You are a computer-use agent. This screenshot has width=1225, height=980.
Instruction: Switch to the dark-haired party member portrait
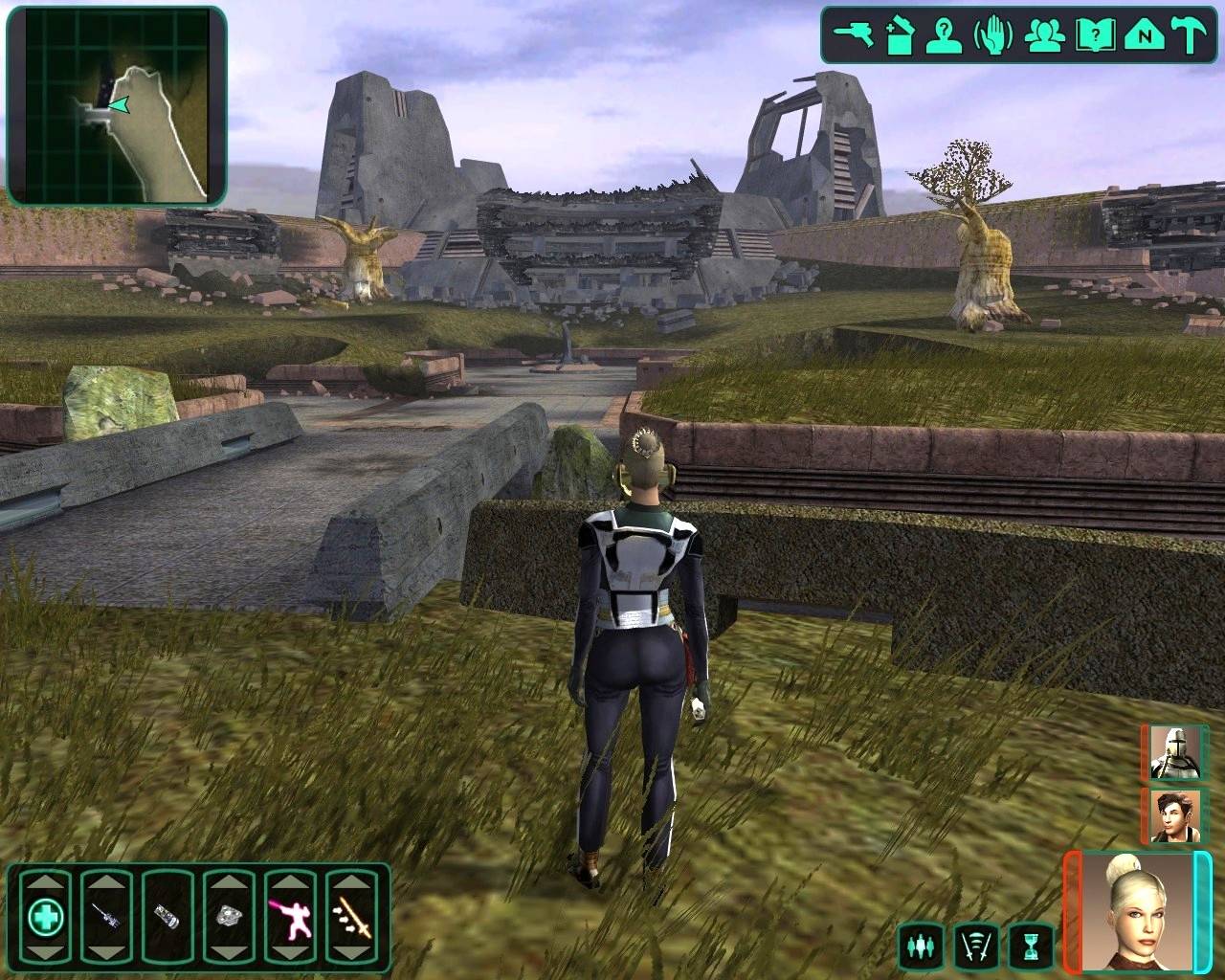click(x=1174, y=815)
